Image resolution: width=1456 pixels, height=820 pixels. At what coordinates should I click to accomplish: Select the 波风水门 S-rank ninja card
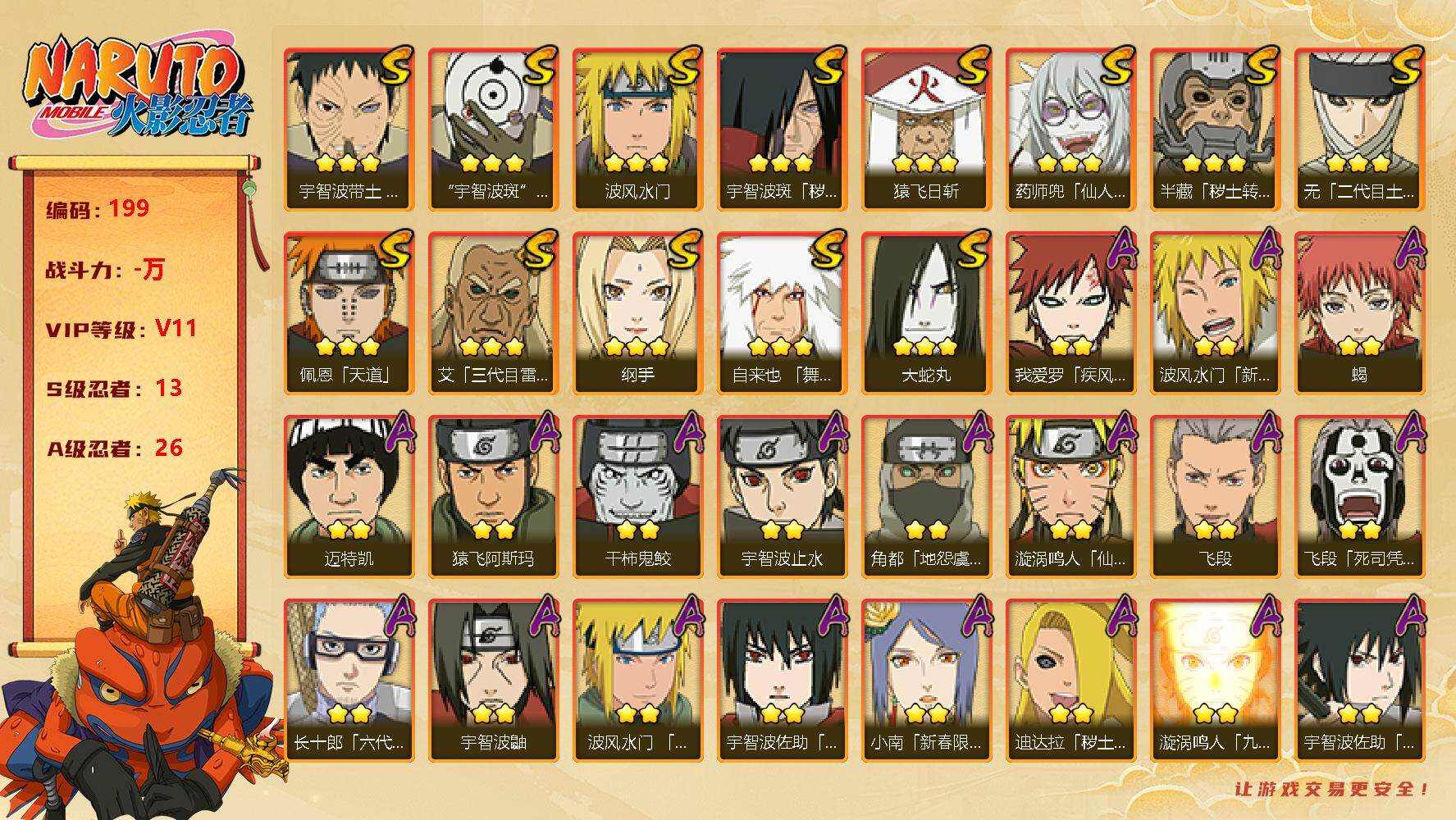coord(637,129)
